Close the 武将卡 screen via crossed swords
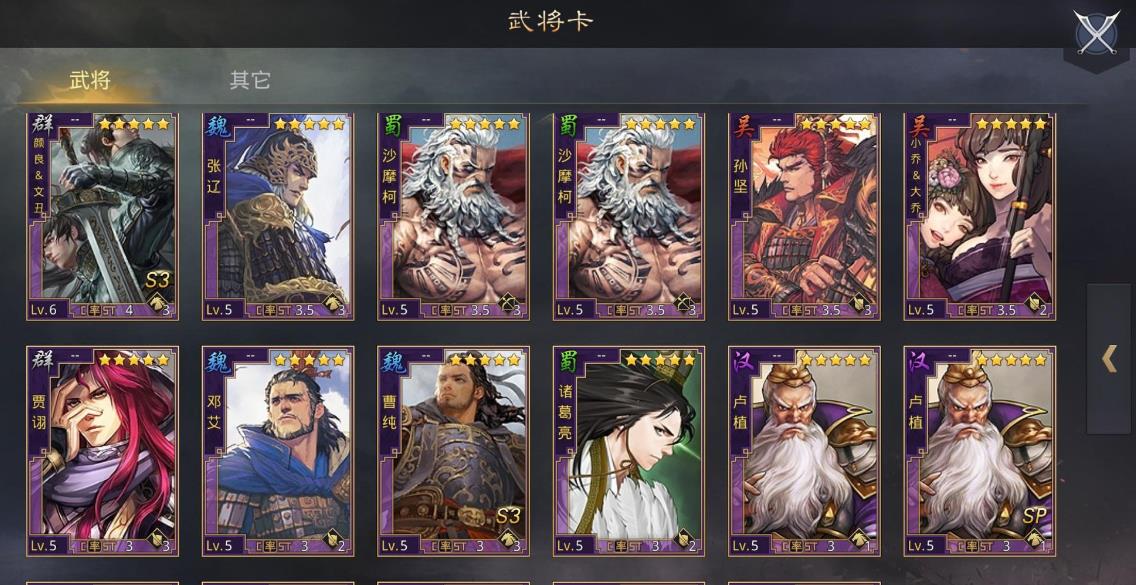 pyautogui.click(x=1096, y=34)
